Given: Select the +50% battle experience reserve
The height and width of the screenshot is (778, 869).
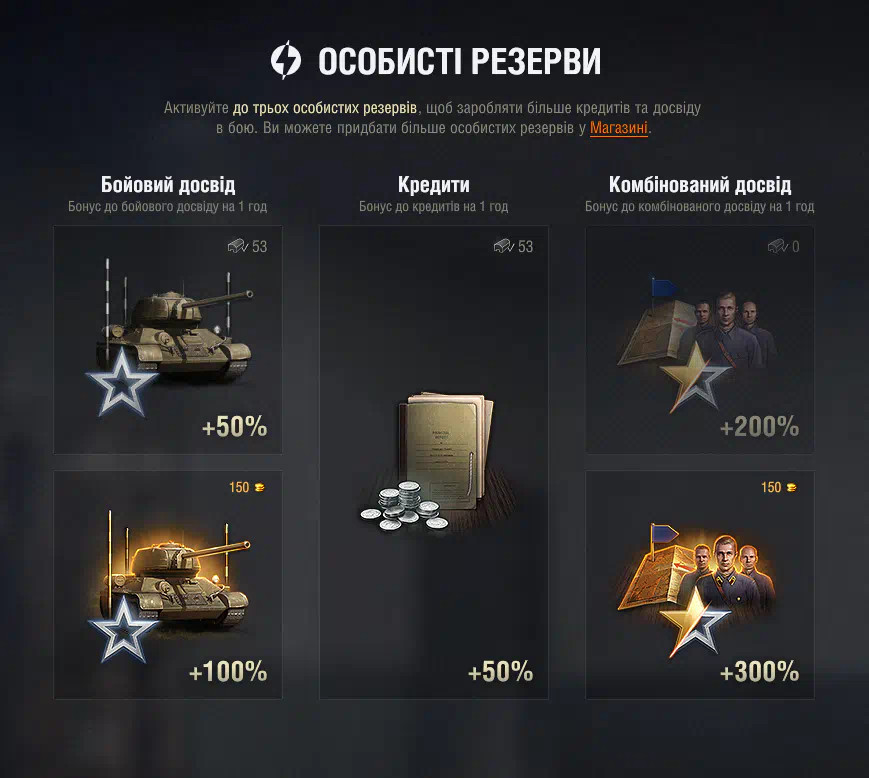Looking at the screenshot, I should 168,340.
